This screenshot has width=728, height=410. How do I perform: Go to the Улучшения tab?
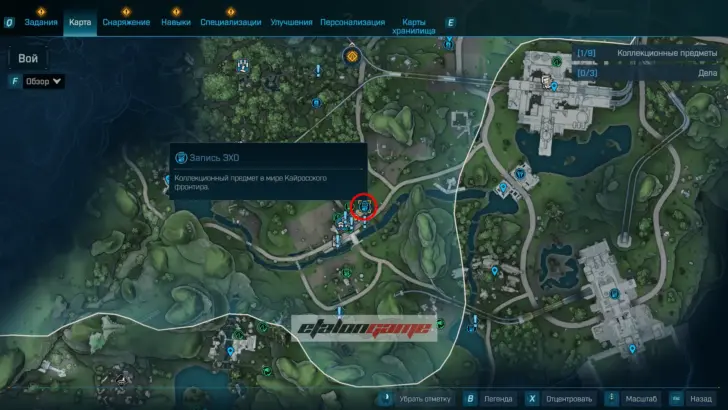click(290, 22)
